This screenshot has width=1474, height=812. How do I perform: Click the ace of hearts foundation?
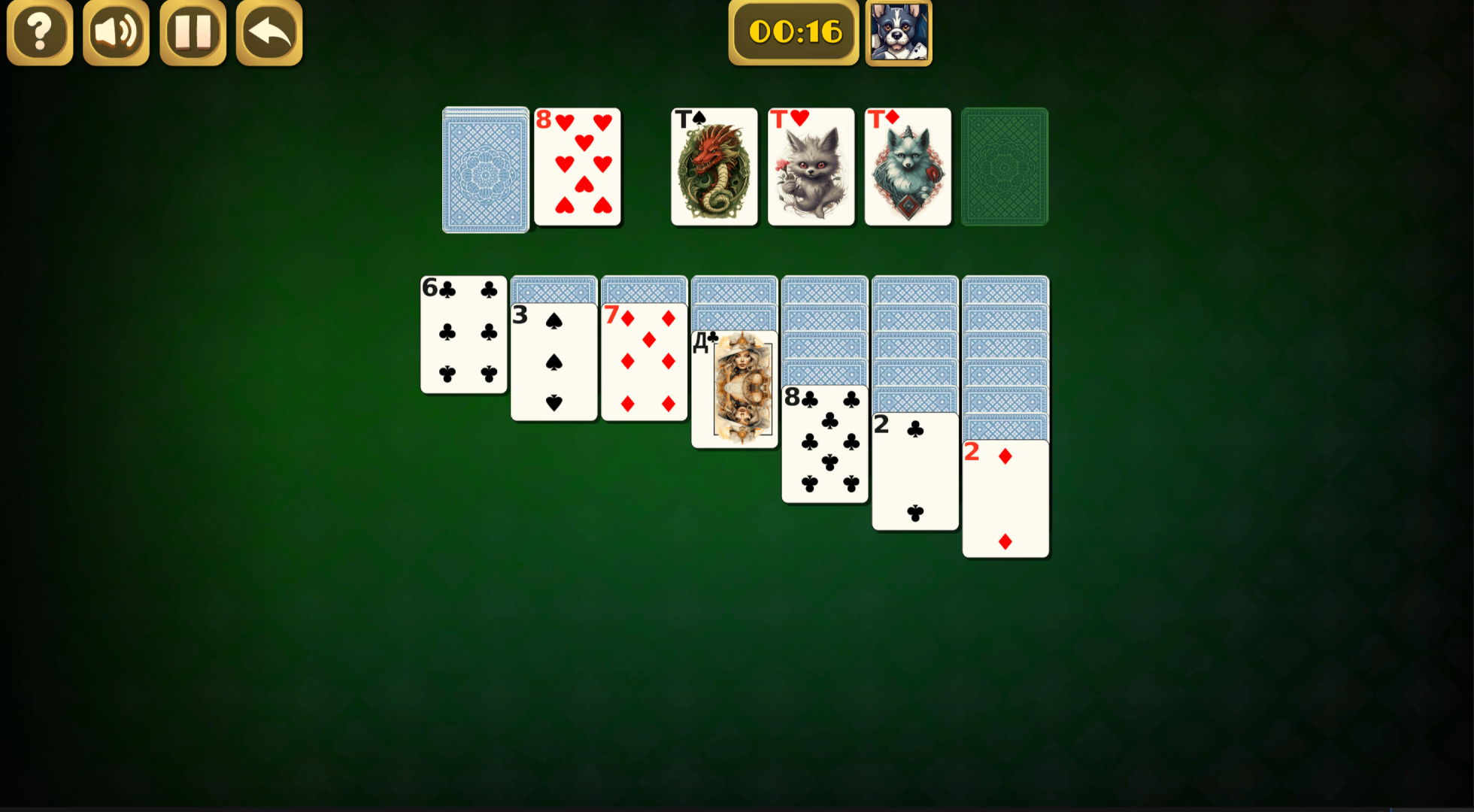click(x=810, y=167)
